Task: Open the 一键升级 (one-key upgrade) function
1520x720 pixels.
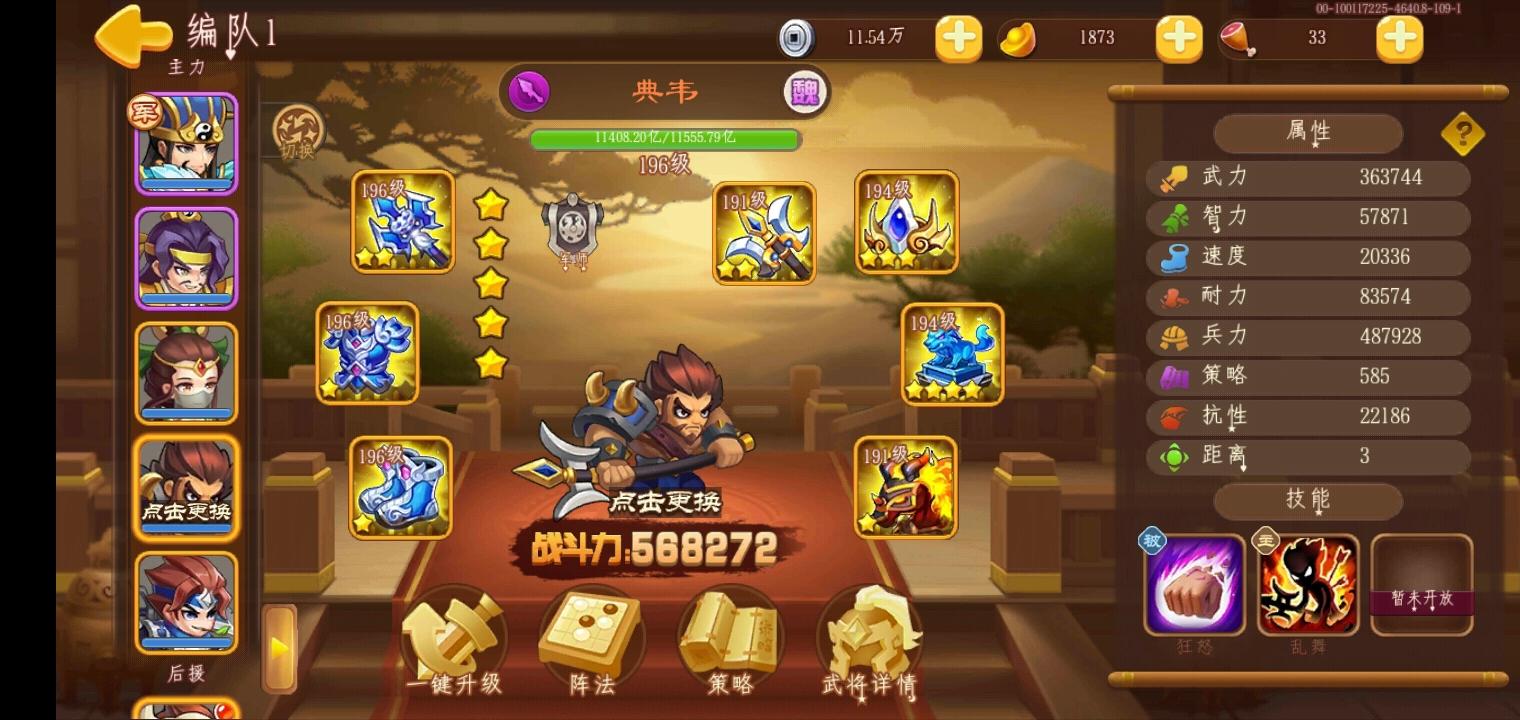Action: [x=453, y=640]
